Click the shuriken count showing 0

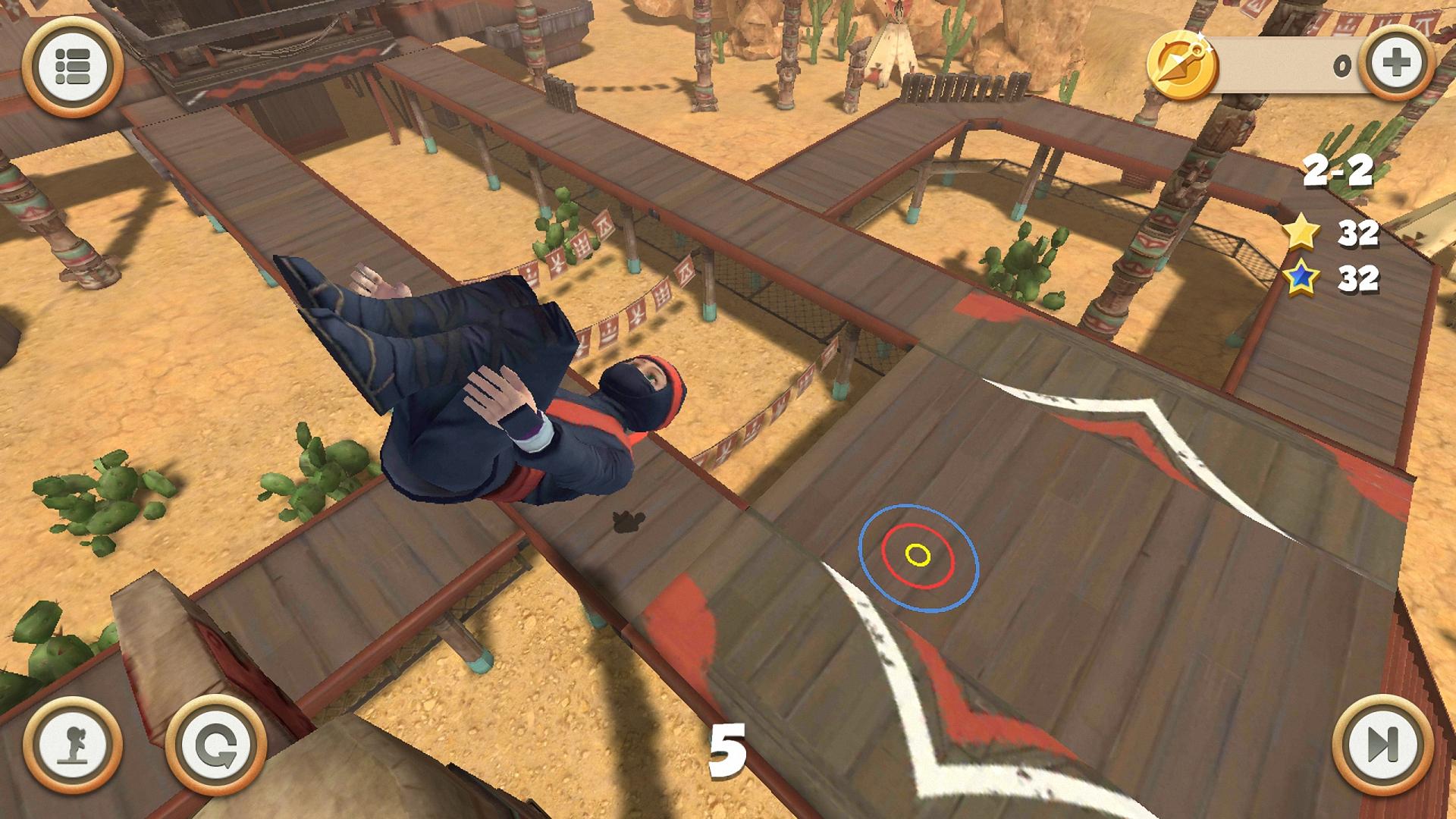pos(1341,67)
